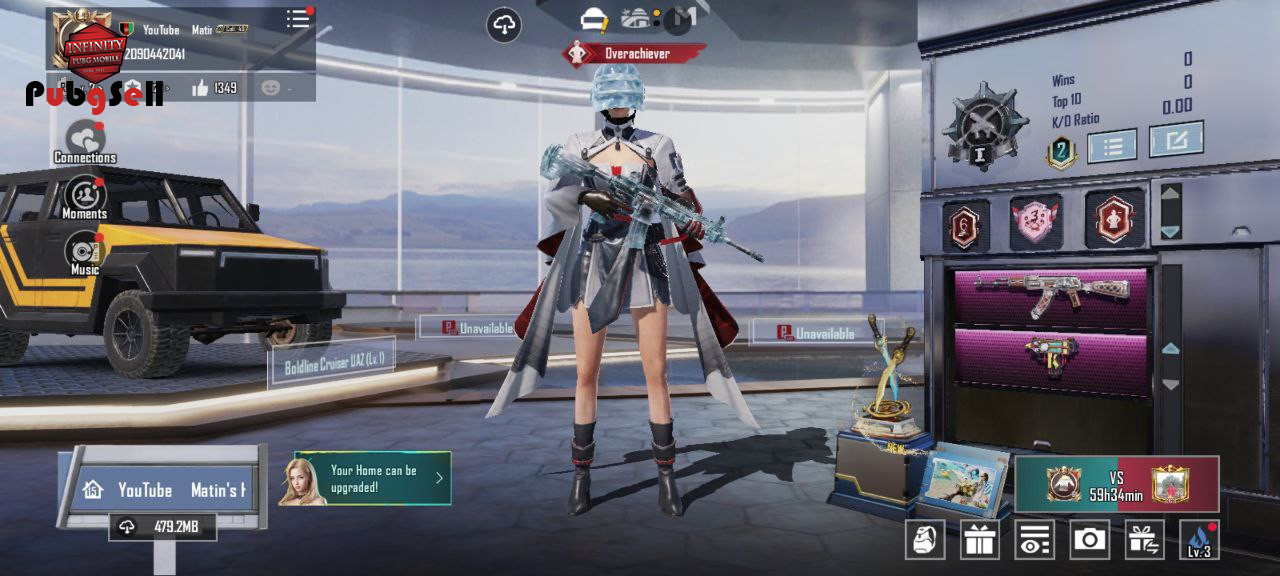Tap the cloud download icon at top

504,25
